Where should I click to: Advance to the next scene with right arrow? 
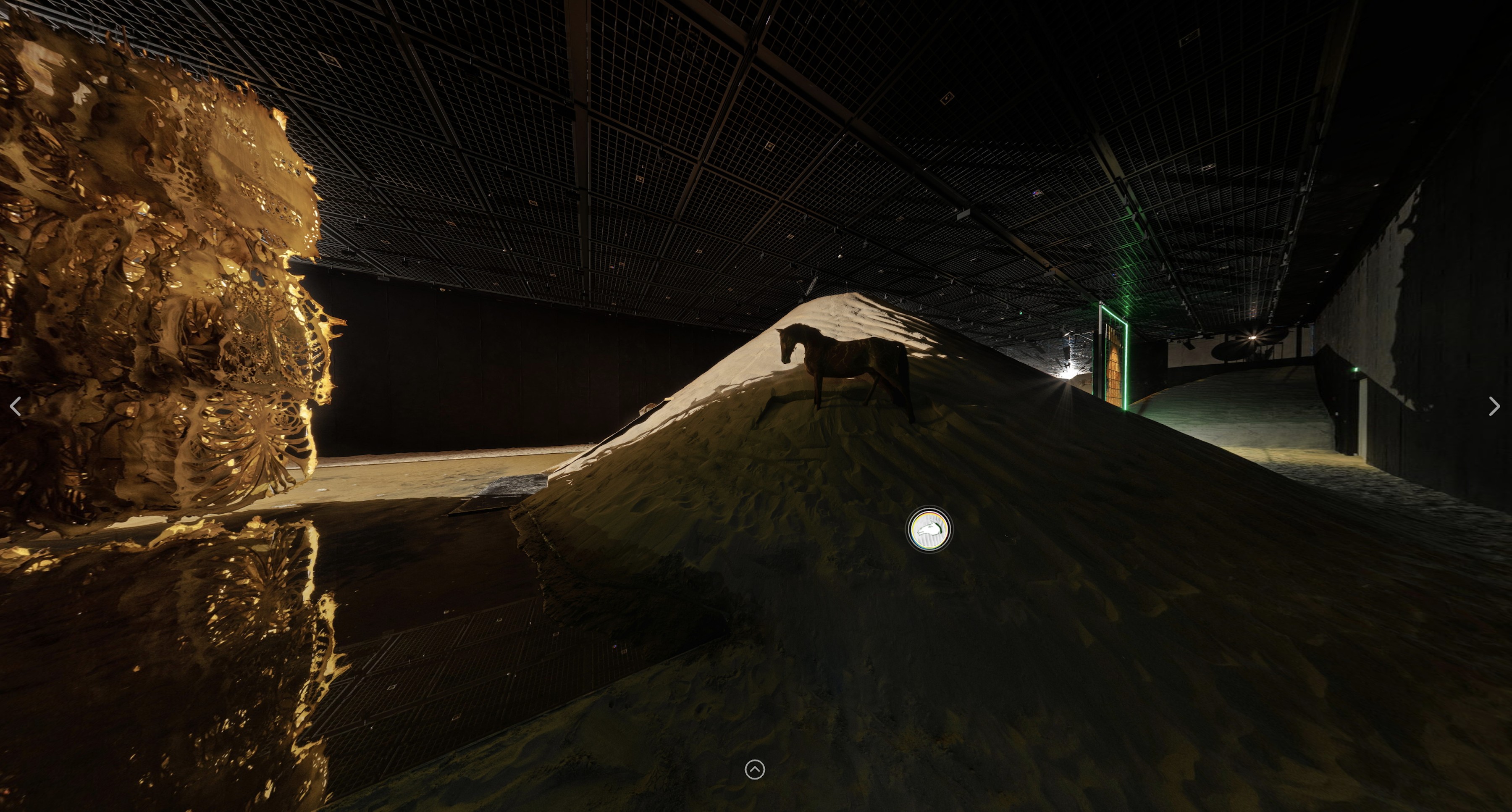(x=1494, y=406)
